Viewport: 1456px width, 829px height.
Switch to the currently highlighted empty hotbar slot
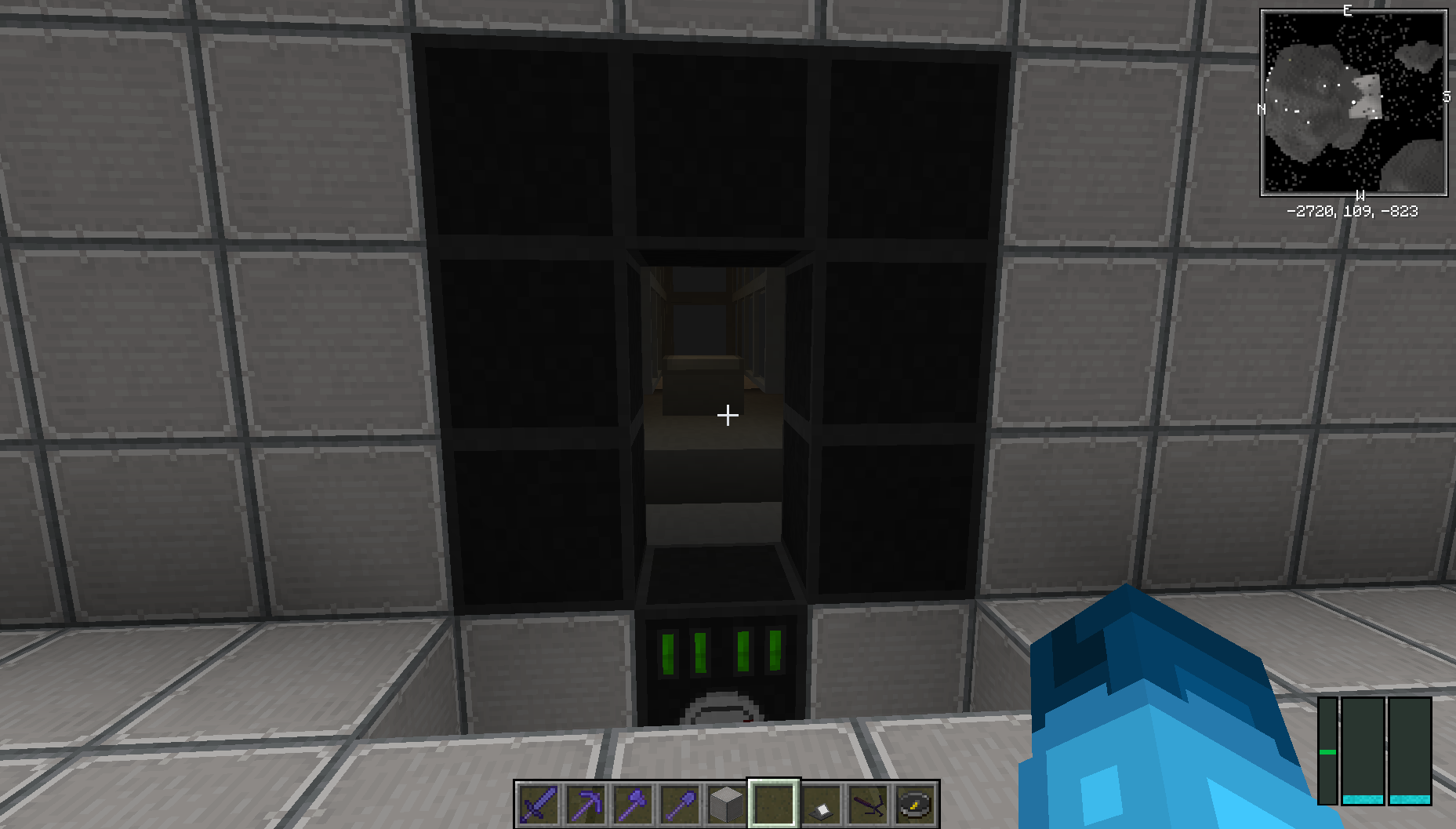772,802
